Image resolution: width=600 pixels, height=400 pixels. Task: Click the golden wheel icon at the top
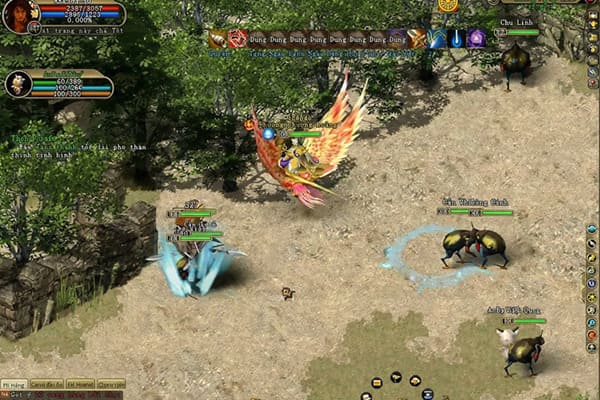pos(447,5)
